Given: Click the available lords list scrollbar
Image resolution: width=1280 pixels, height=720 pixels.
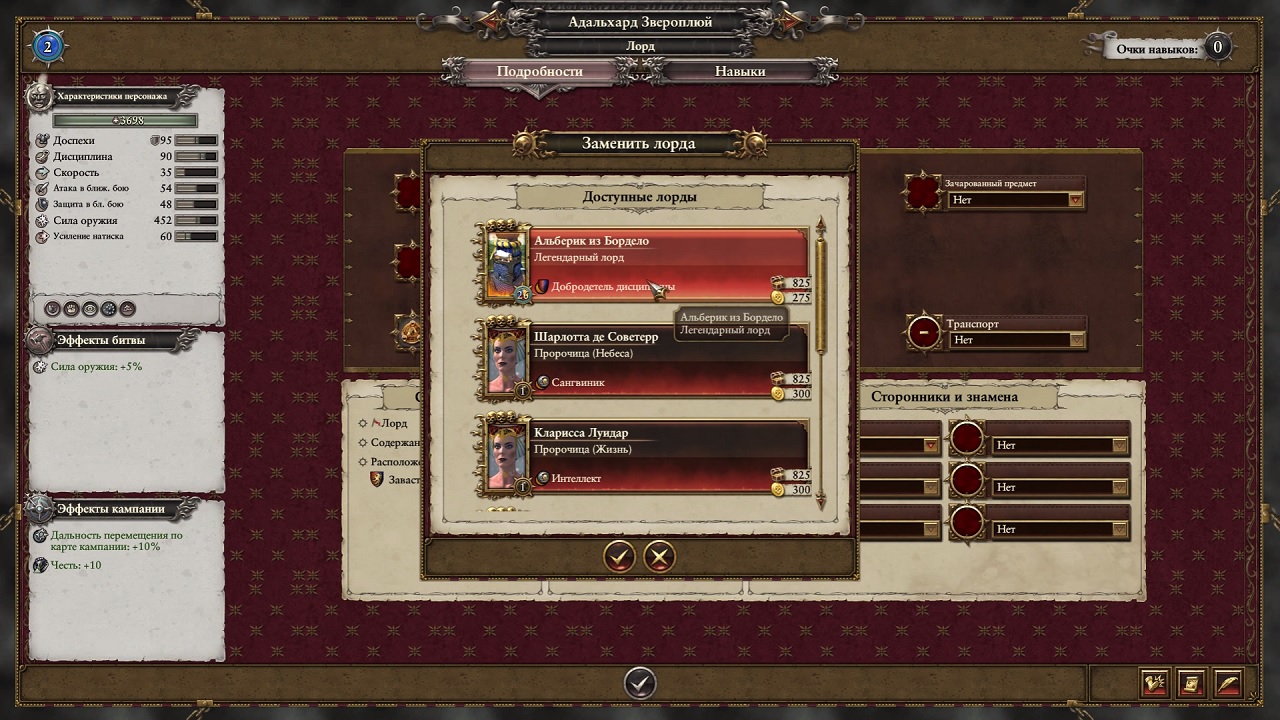Looking at the screenshot, I should pyautogui.click(x=822, y=290).
